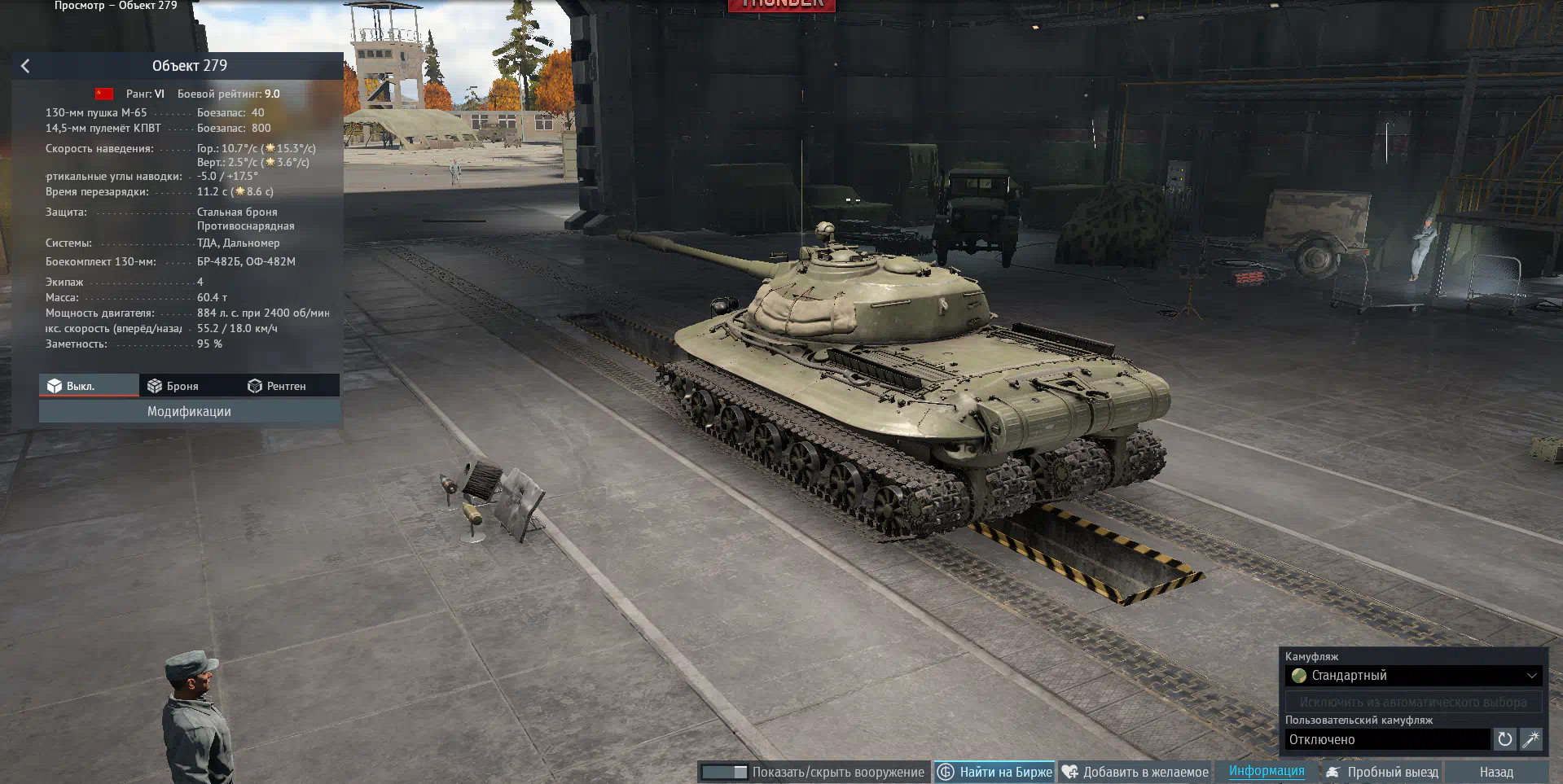Screen dimensions: 1563x784
Task: Toggle Показать/скрыть вооружение switch
Action: [x=724, y=772]
